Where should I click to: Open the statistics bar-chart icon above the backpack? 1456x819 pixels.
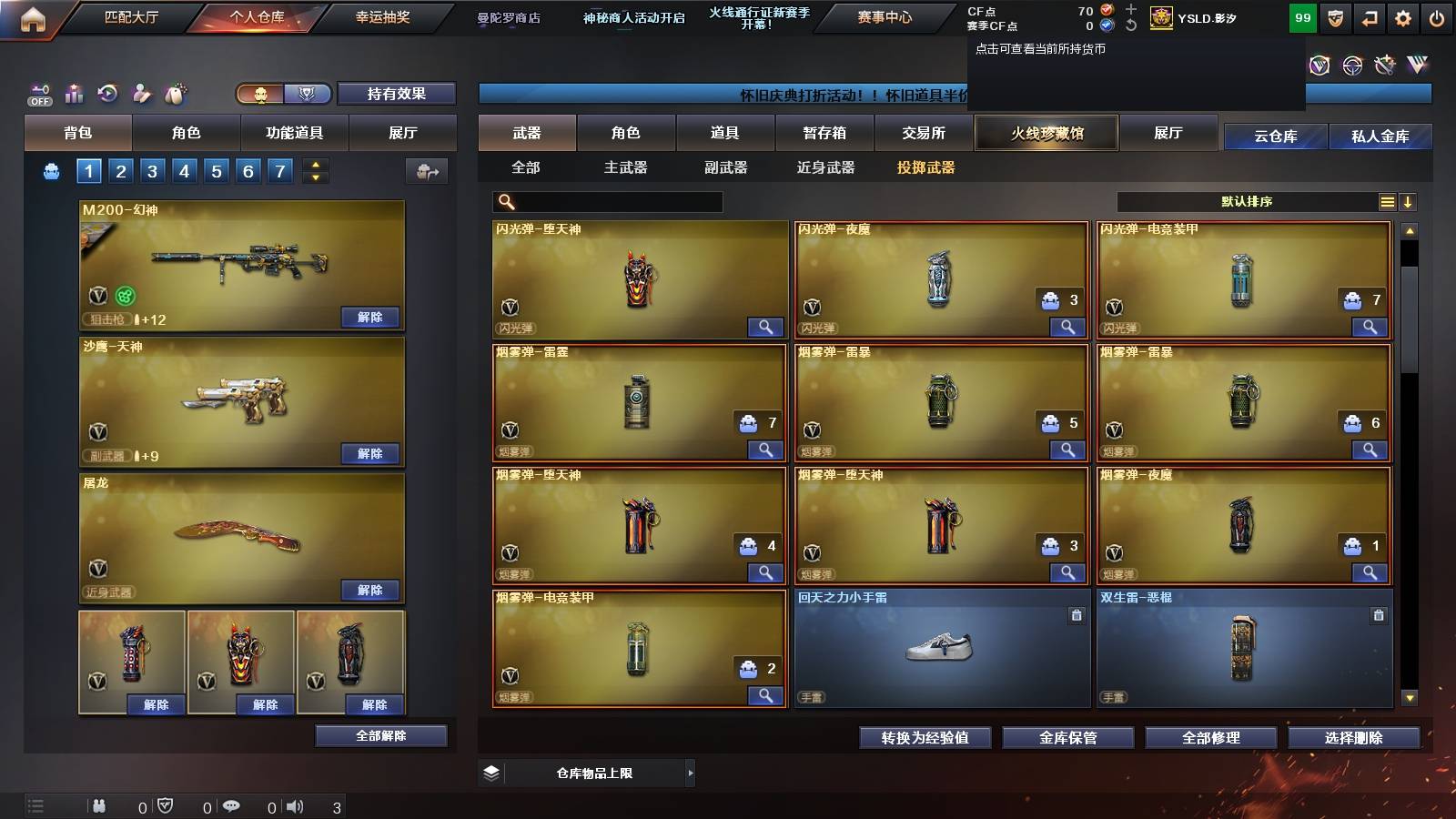(73, 92)
